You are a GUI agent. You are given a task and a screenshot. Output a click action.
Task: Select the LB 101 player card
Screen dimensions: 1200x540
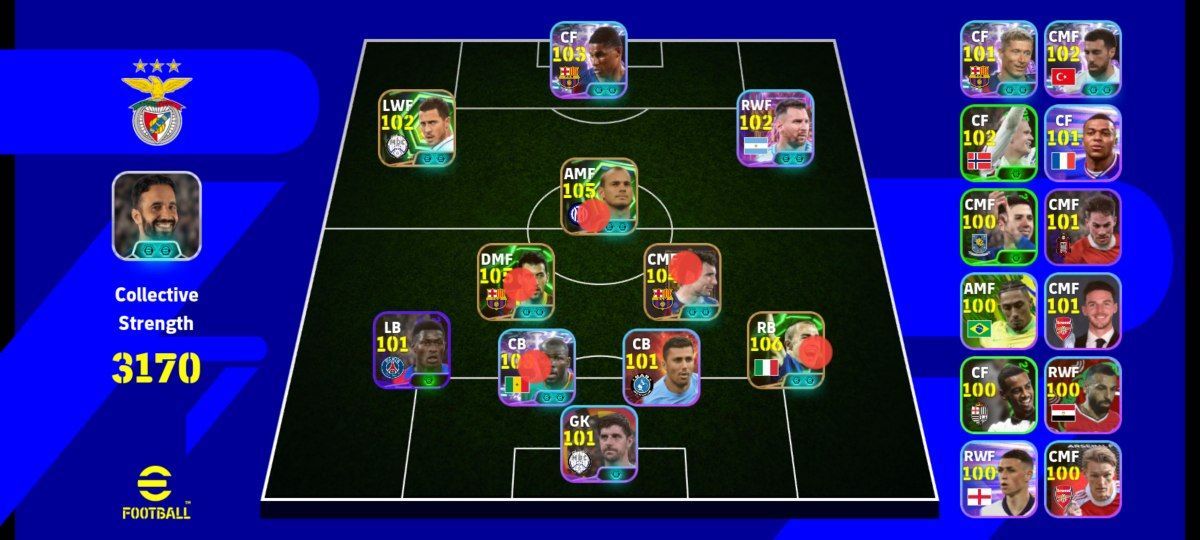(411, 350)
